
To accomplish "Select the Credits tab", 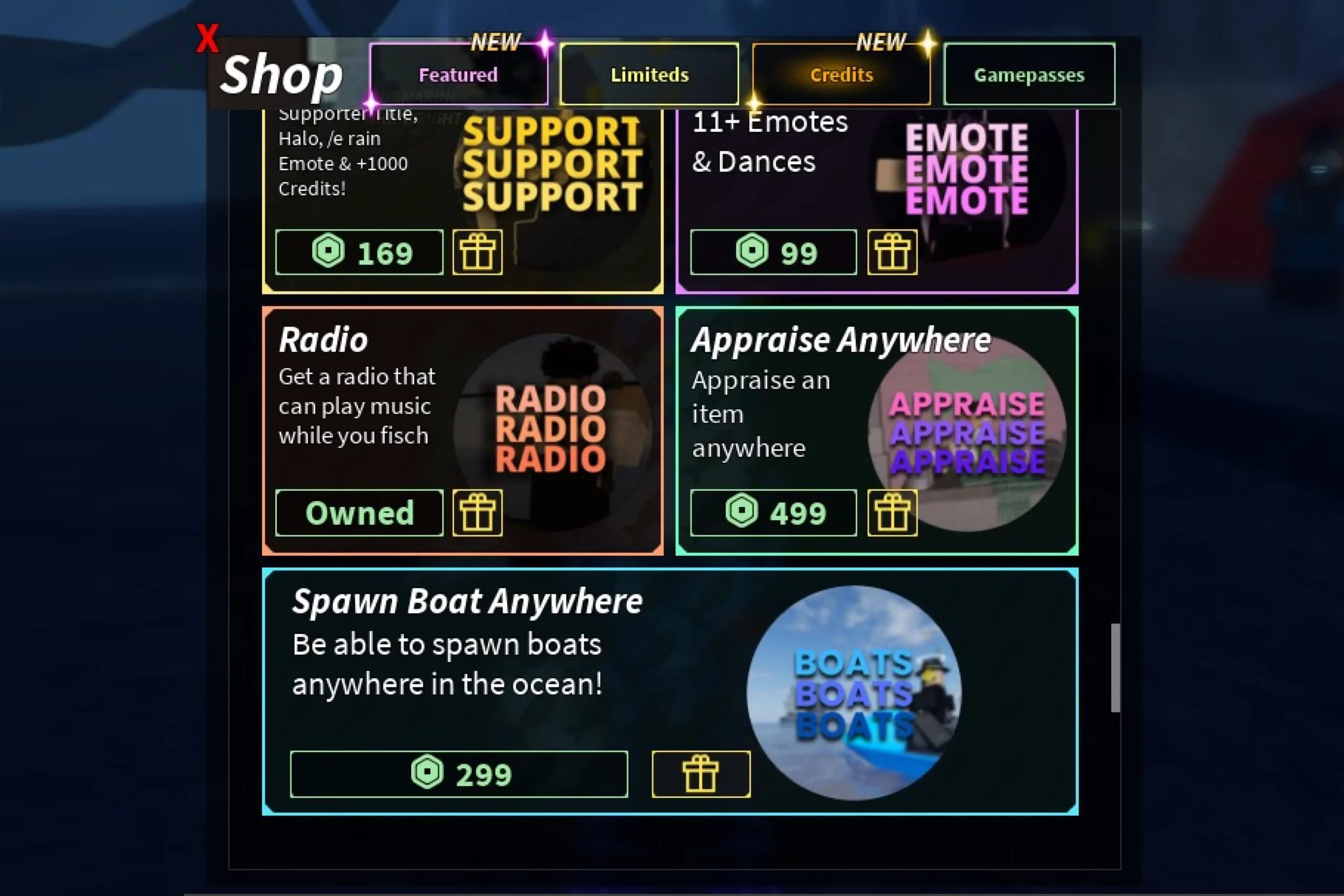I will click(x=841, y=75).
